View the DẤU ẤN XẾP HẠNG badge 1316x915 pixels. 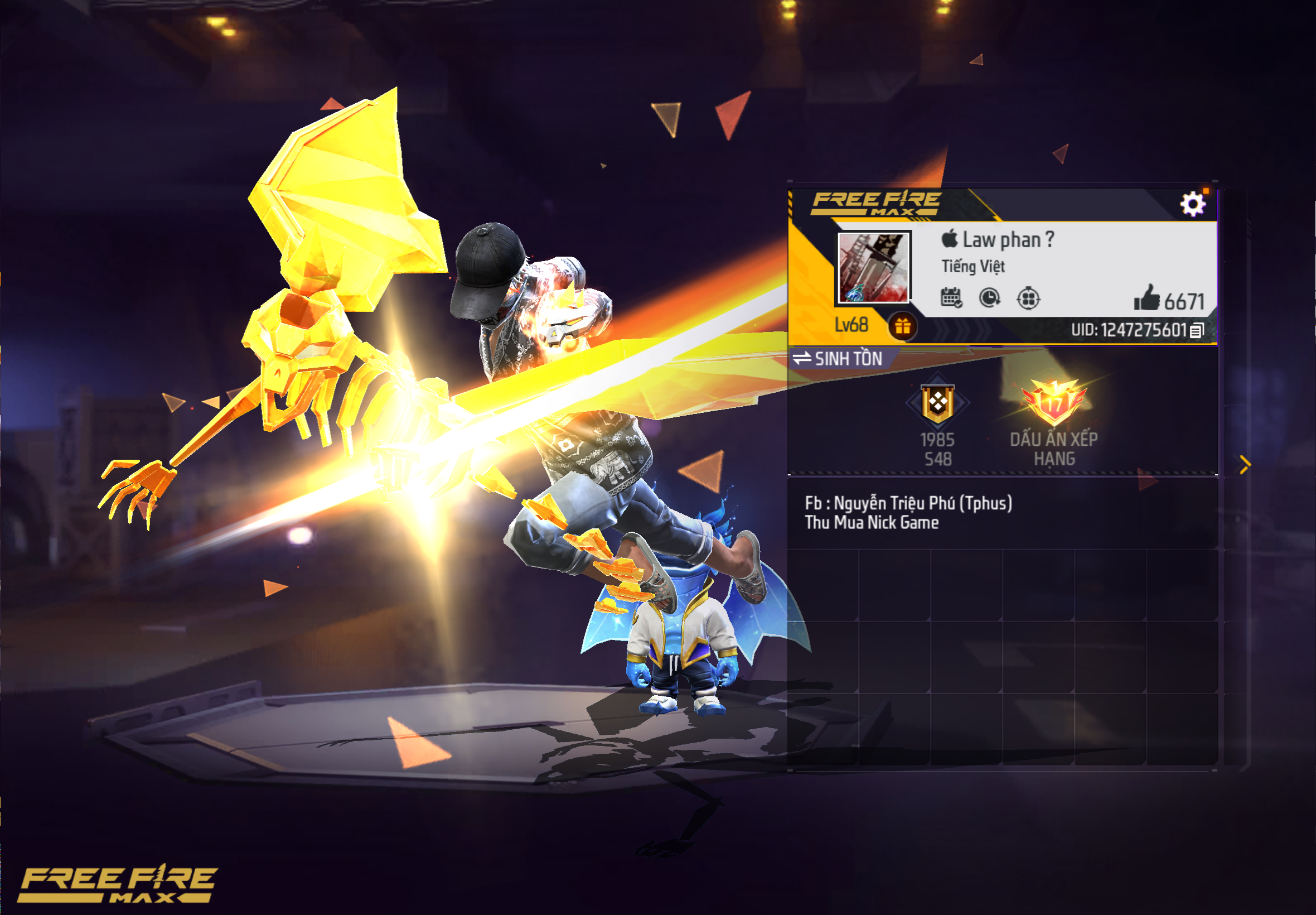coord(1053,404)
